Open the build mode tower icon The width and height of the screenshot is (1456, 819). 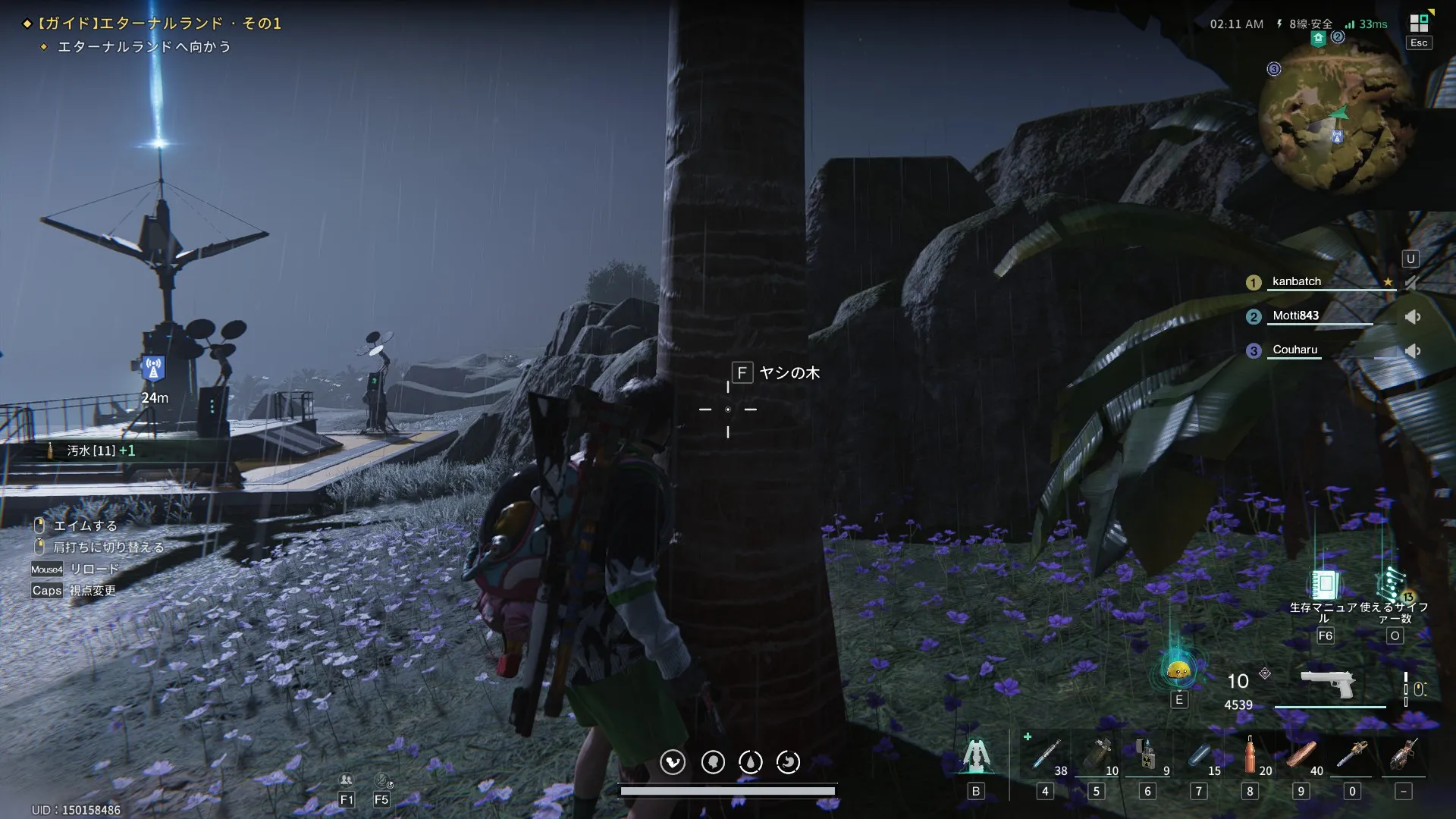(x=976, y=755)
